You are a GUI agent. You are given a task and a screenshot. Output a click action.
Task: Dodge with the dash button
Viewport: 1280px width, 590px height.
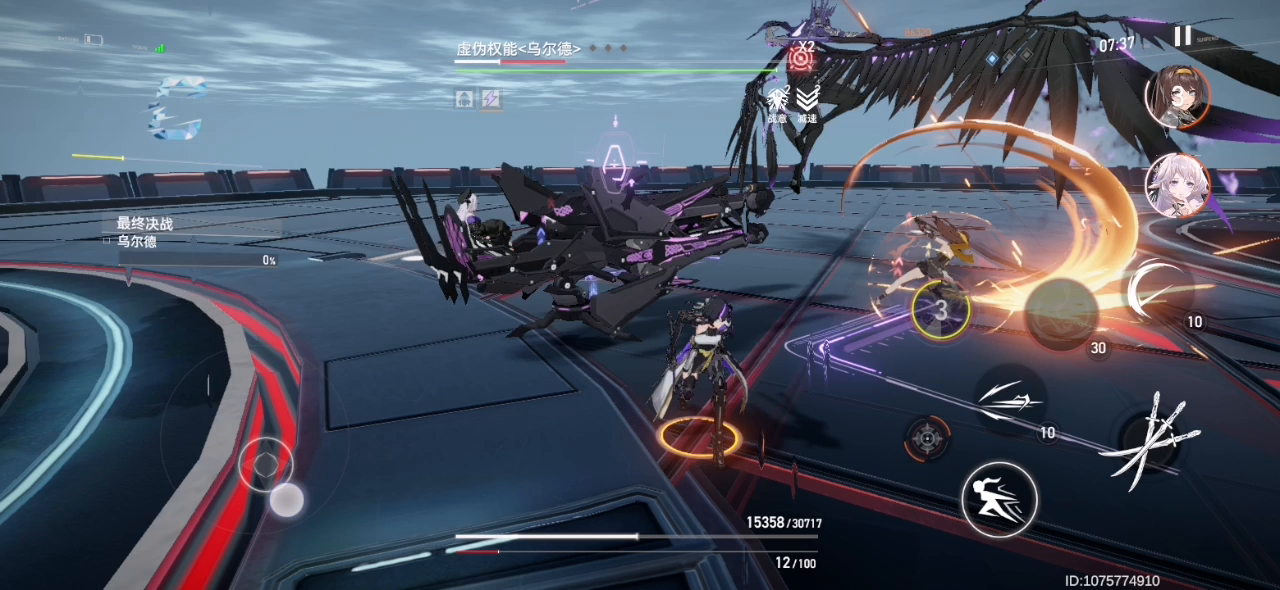[x=999, y=499]
